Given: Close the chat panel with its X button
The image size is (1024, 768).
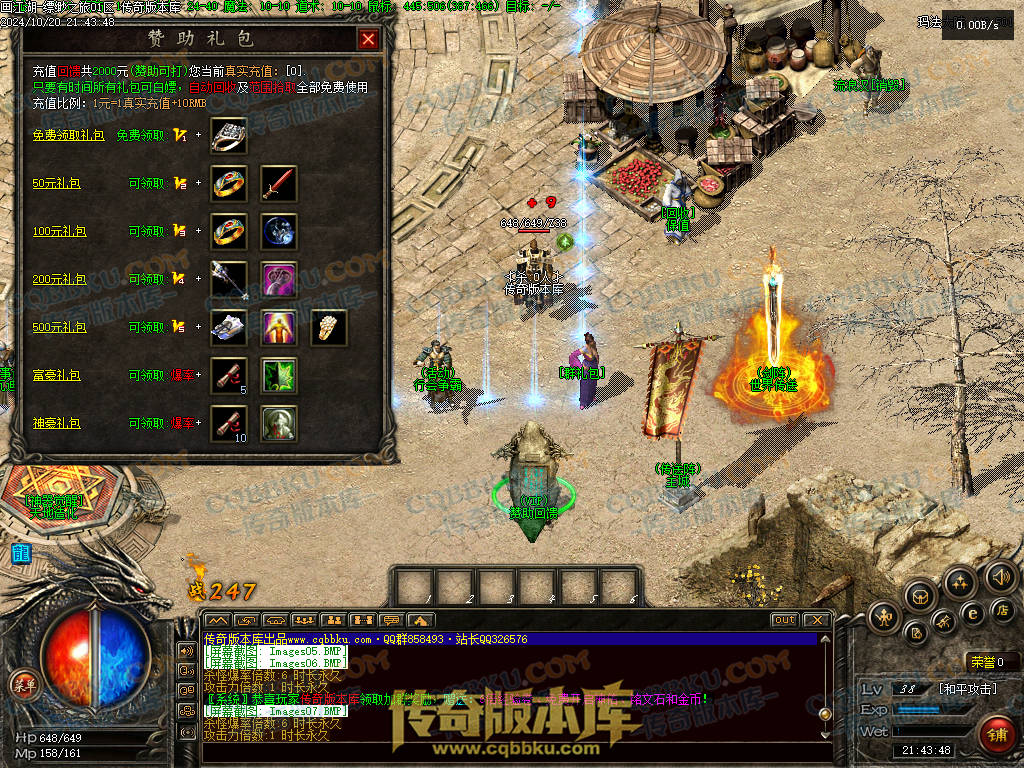Looking at the screenshot, I should (x=816, y=620).
